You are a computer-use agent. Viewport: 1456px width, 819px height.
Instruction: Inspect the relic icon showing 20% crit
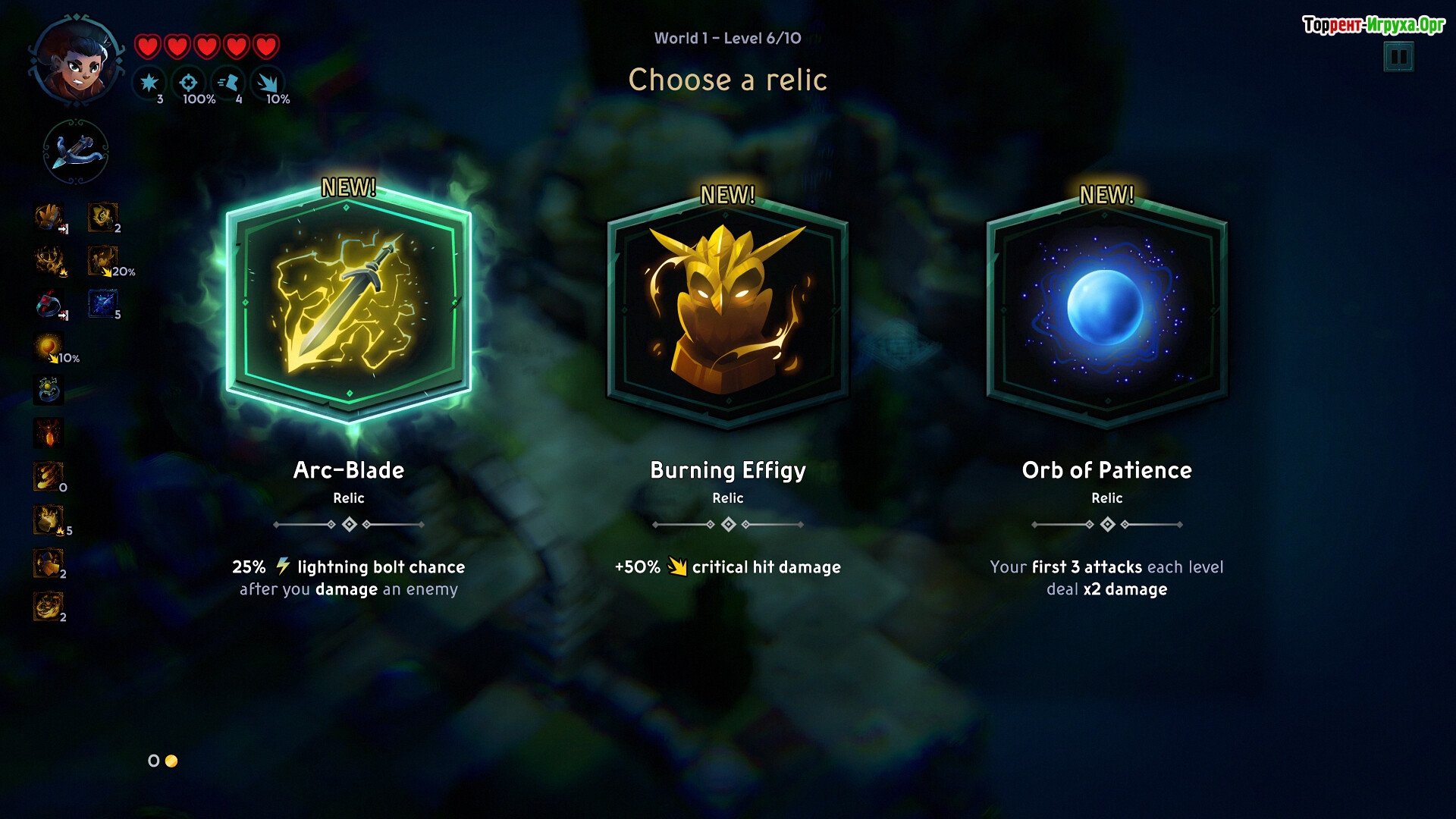102,261
